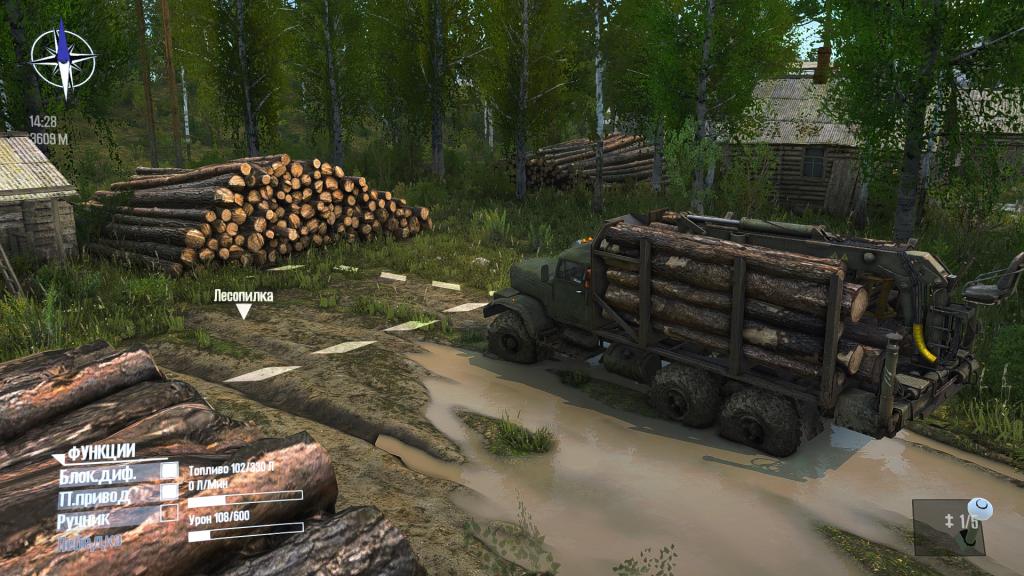Toggle the Ручник handbrake checkbox

[170, 514]
